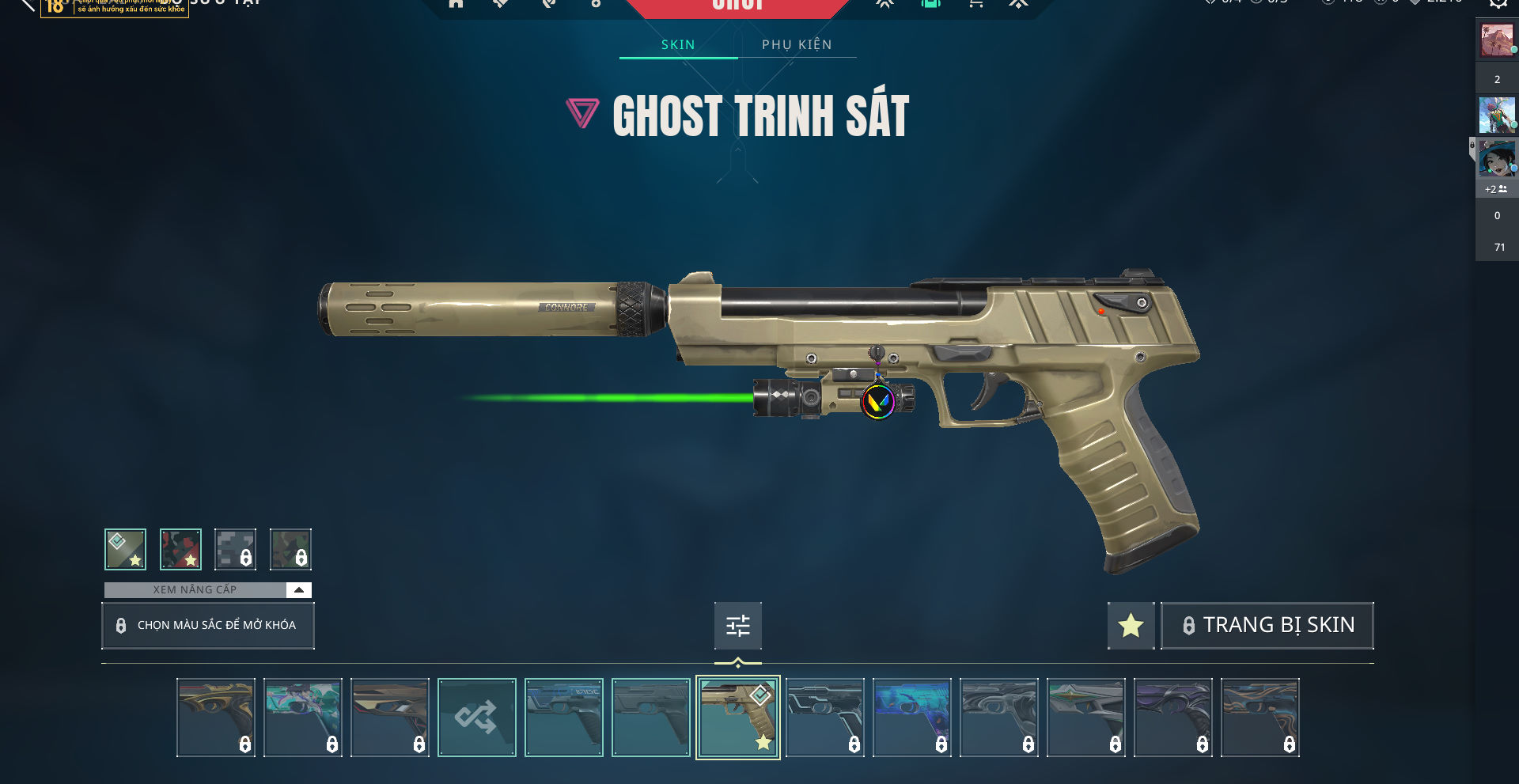
Task: Select the locked green woodland camo variant
Action: click(290, 549)
